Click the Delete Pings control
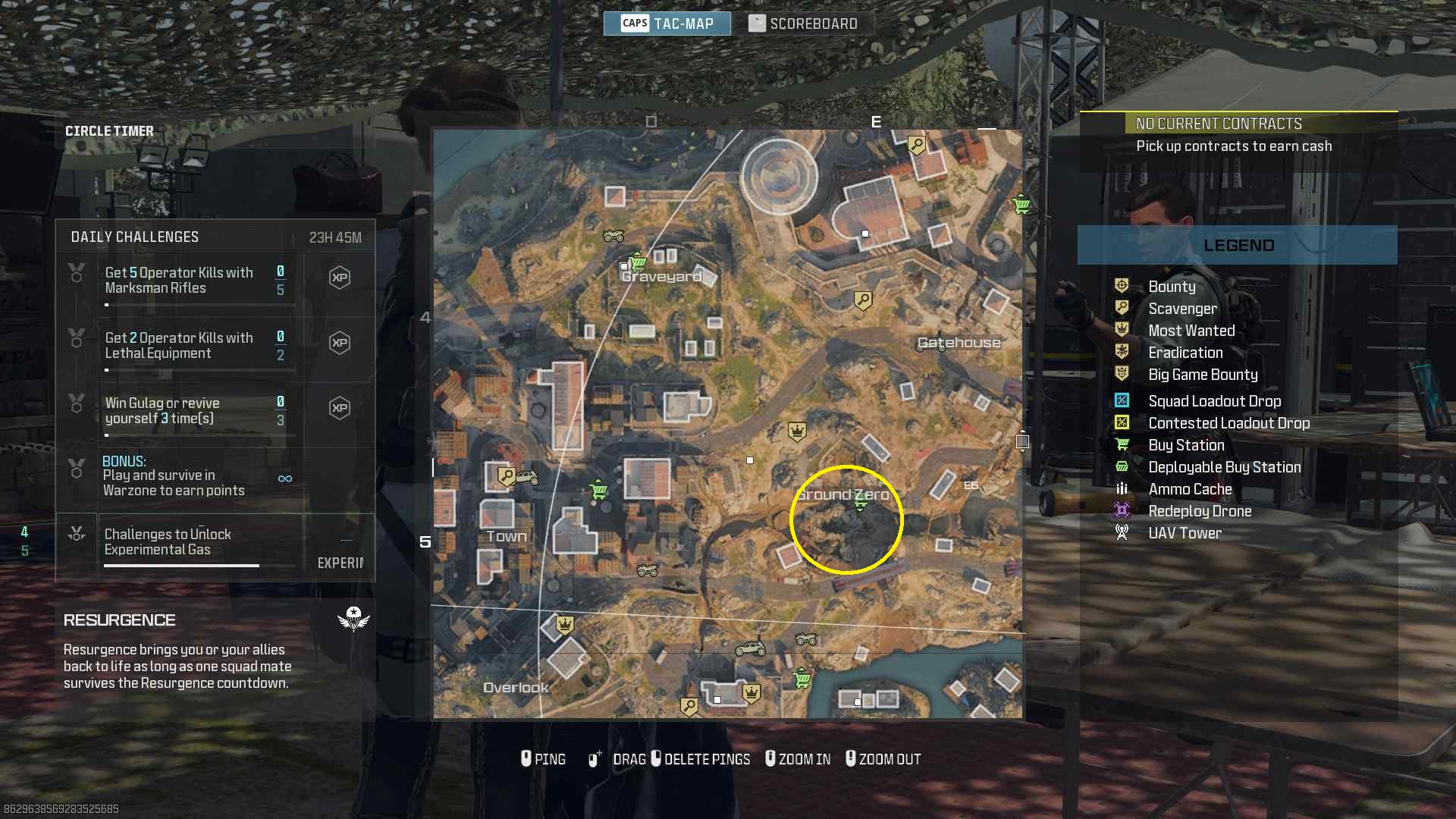Screen dimensions: 1456x819 [x=701, y=758]
